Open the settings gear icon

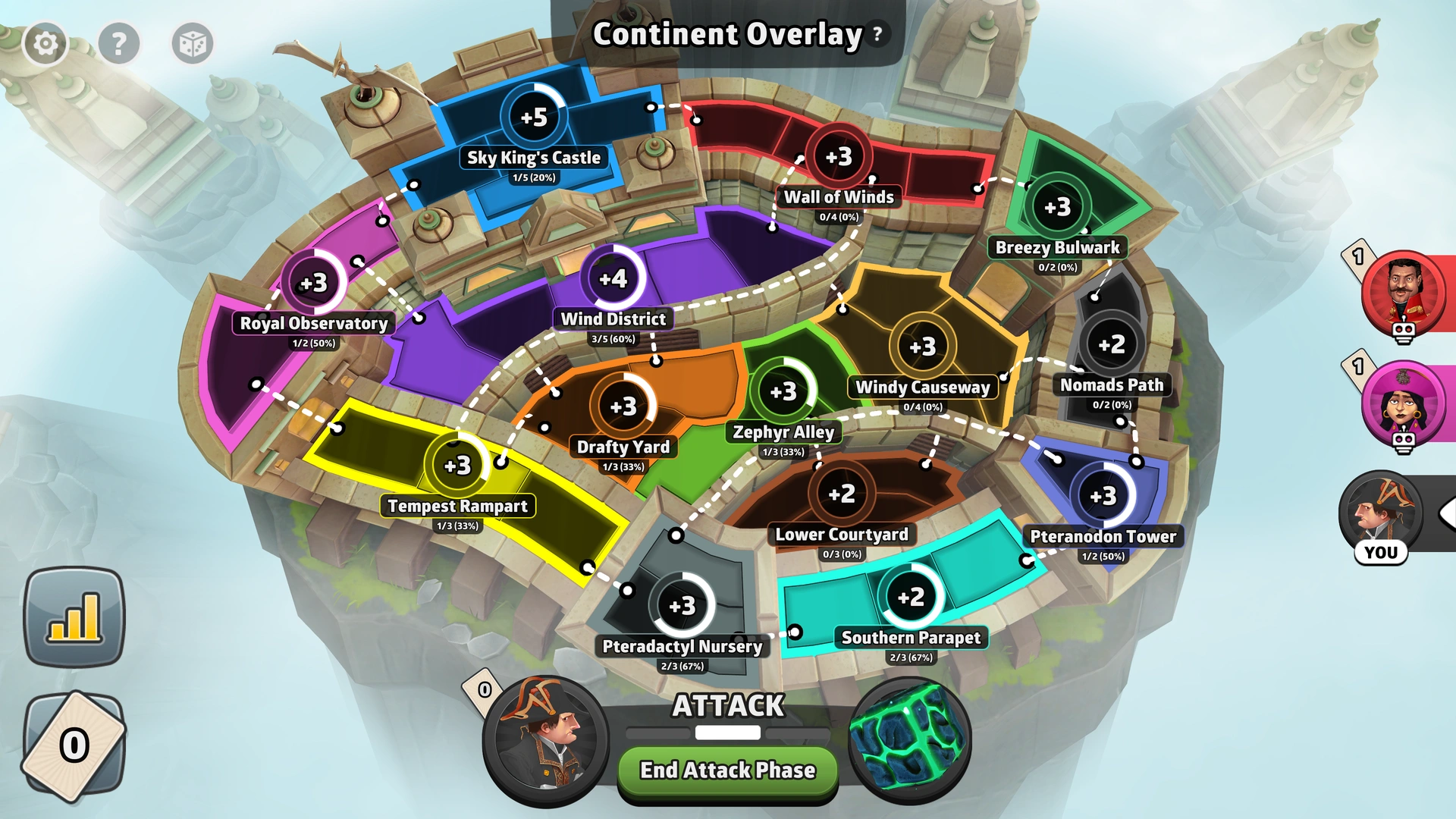click(x=45, y=43)
